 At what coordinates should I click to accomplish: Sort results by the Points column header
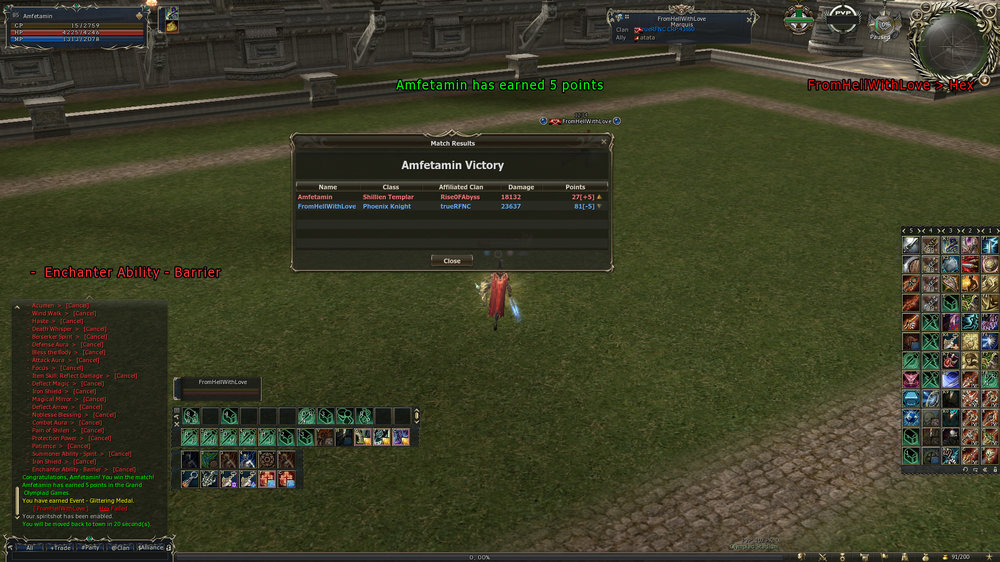pos(575,187)
